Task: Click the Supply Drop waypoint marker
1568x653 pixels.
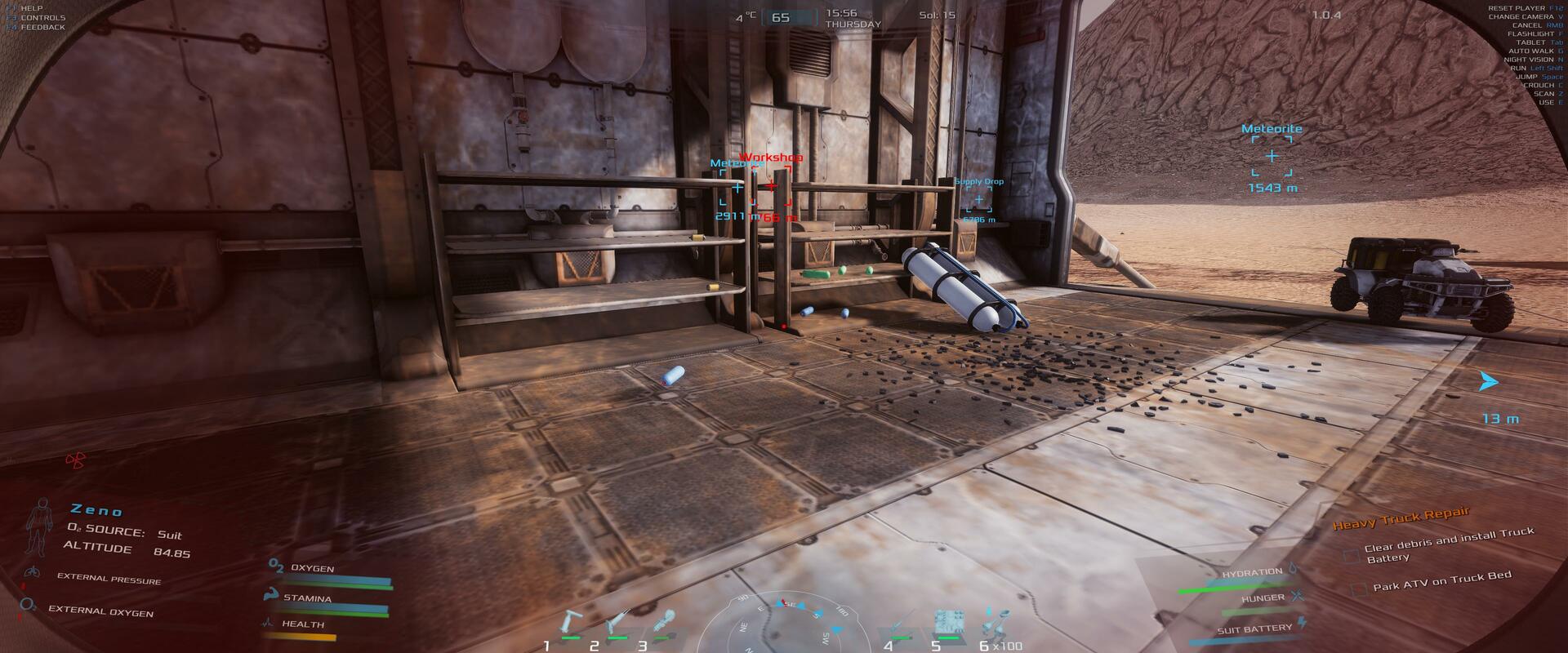Action: click(978, 200)
